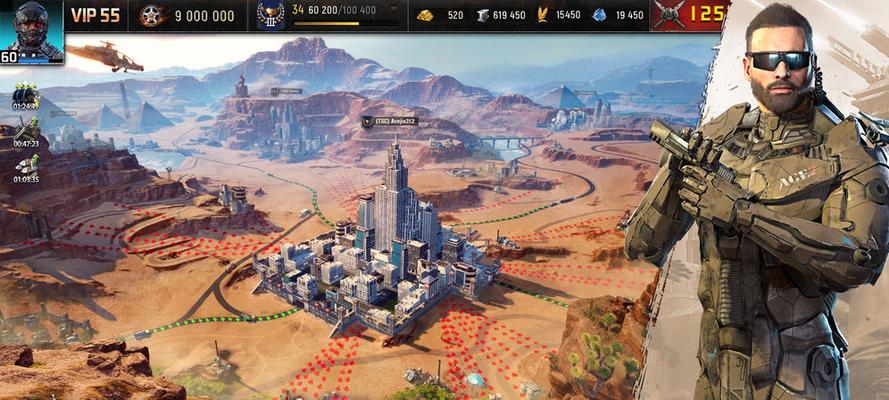Screen dimensions: 889x400
Task: Click the power emblem showing 9 000 000
Action: 152,16
